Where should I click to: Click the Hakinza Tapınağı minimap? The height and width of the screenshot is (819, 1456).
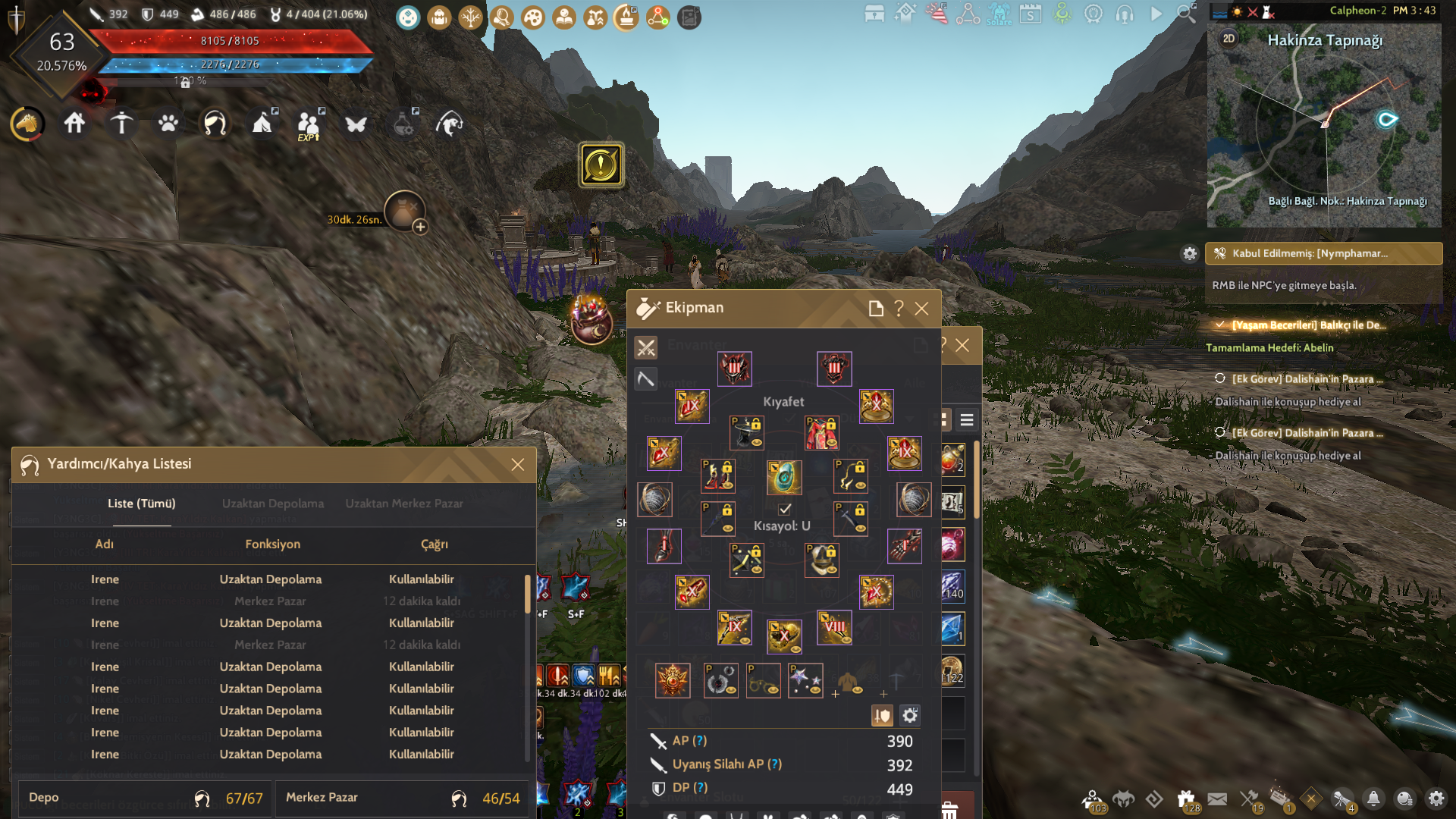1324,129
